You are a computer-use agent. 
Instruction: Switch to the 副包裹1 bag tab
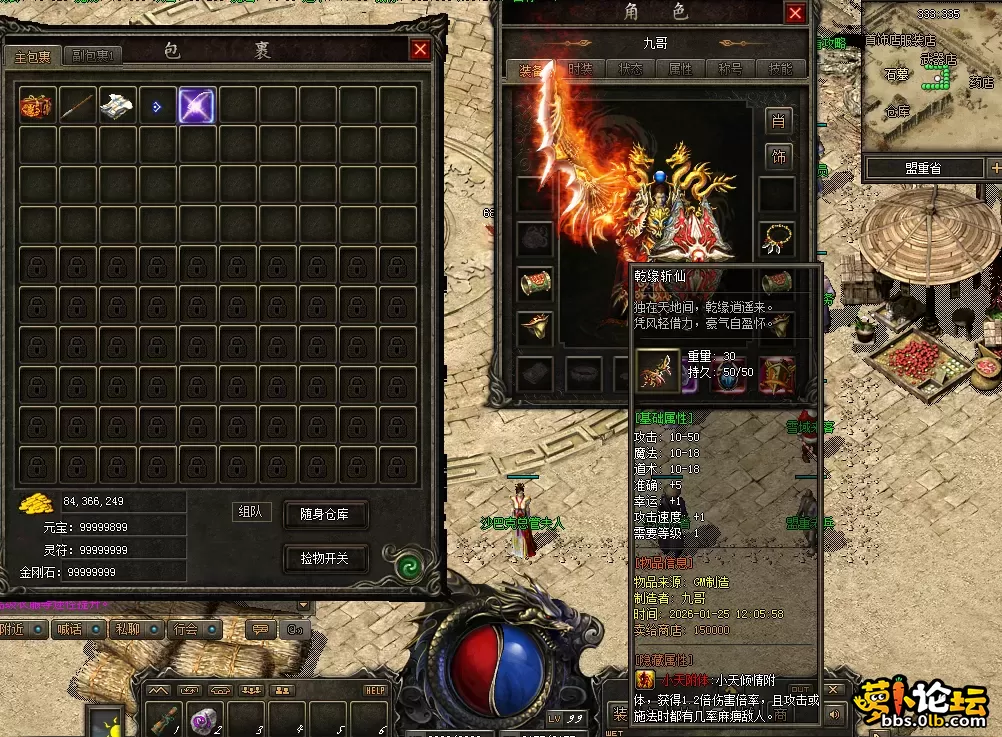point(95,56)
